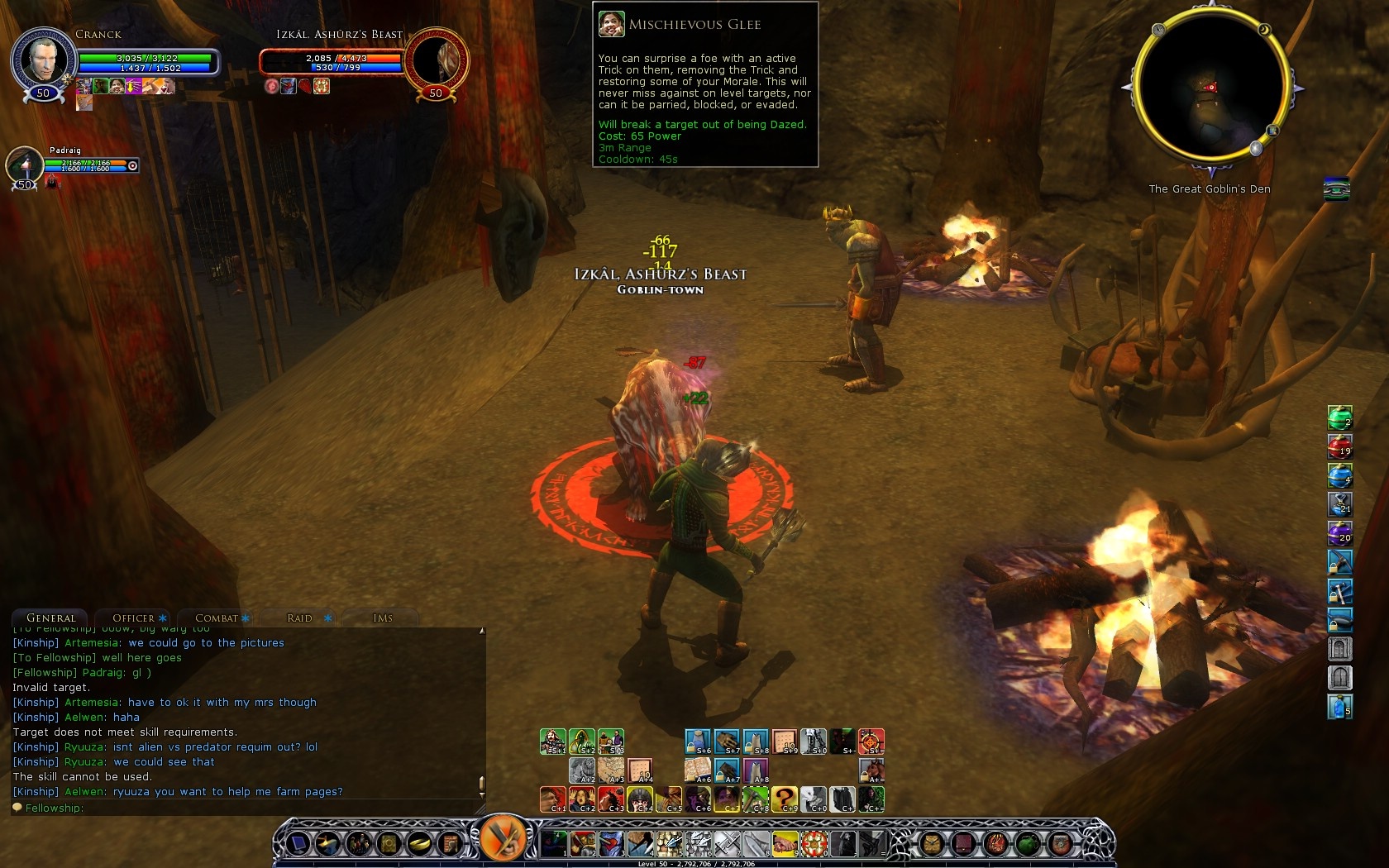Activate the yellow handshake skill on main bar
This screenshot has height=868, width=1389.
click(785, 844)
